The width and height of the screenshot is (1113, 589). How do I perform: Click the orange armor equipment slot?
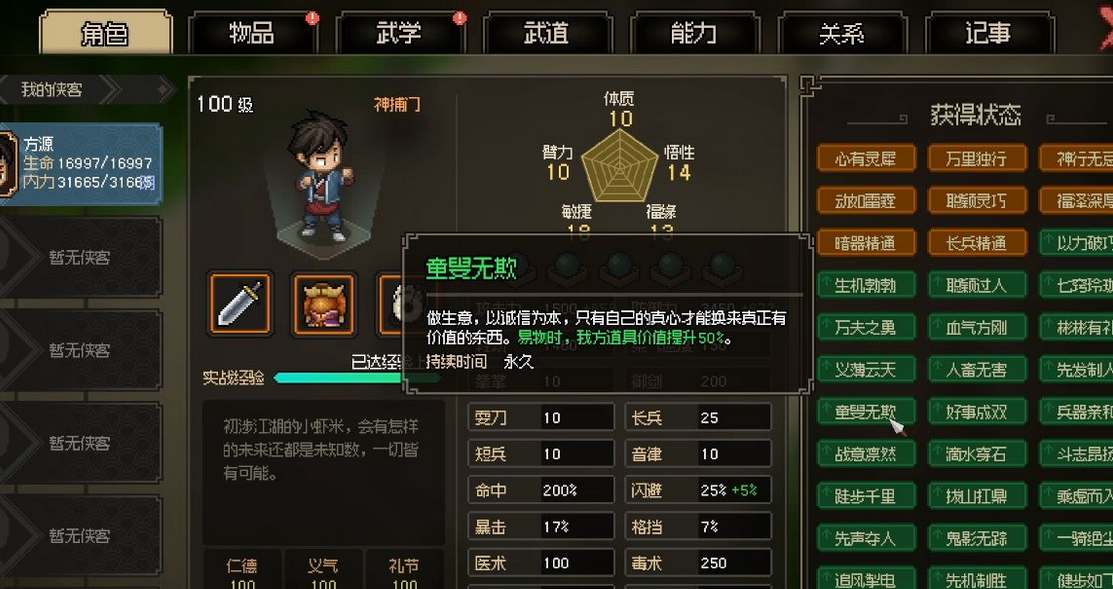click(x=323, y=303)
